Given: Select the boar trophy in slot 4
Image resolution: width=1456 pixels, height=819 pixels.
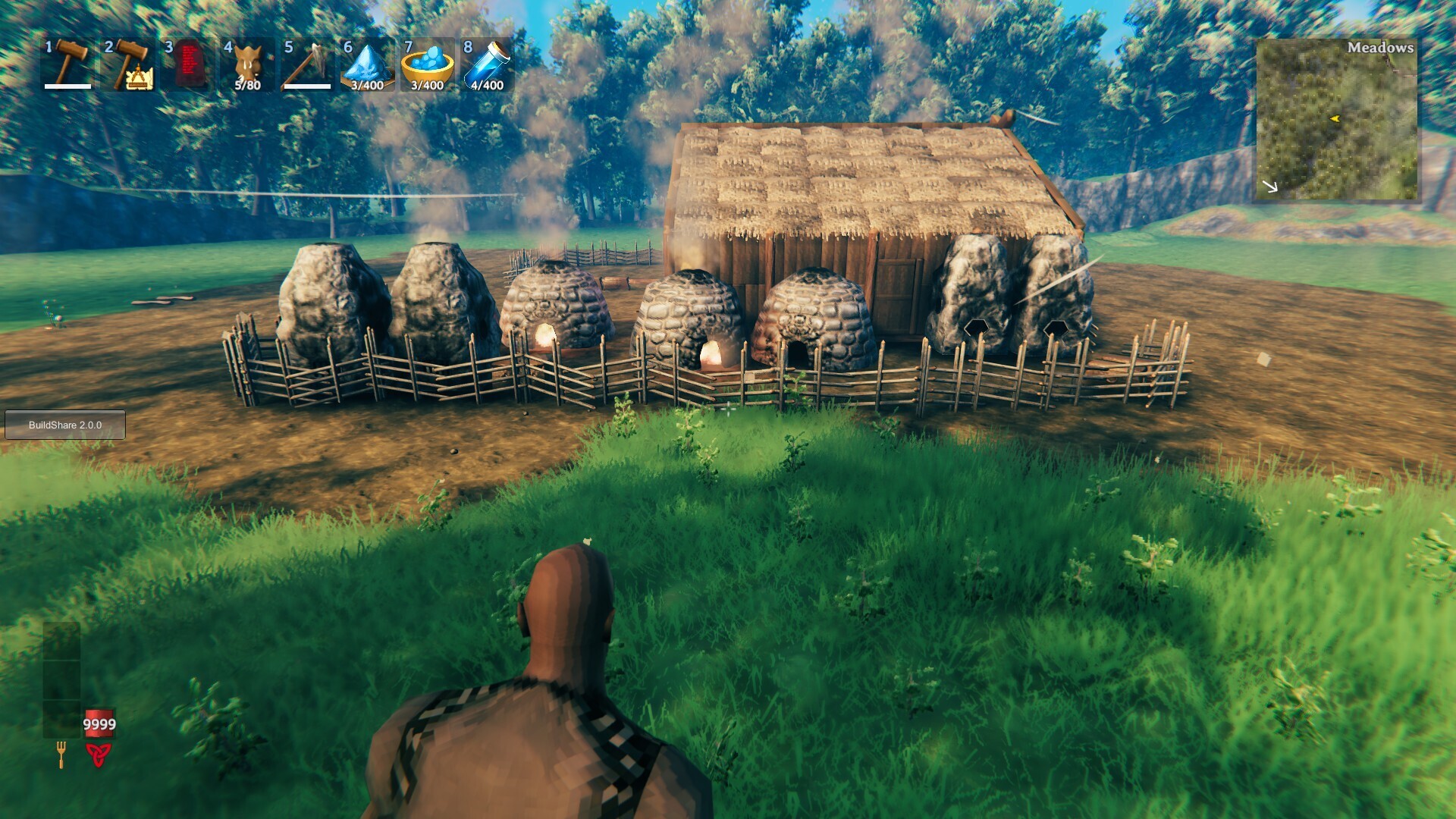Looking at the screenshot, I should [x=248, y=64].
